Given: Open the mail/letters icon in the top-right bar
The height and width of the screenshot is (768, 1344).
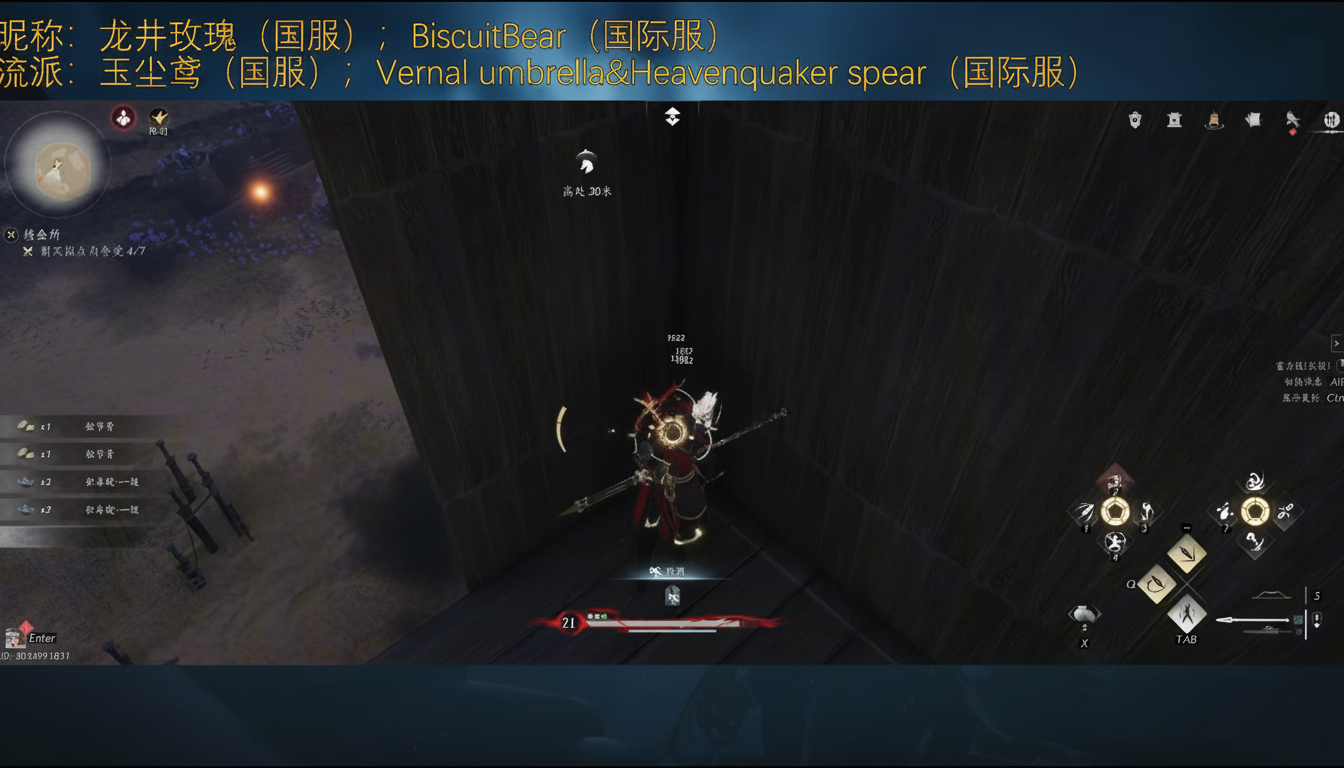Looking at the screenshot, I should click(1254, 118).
